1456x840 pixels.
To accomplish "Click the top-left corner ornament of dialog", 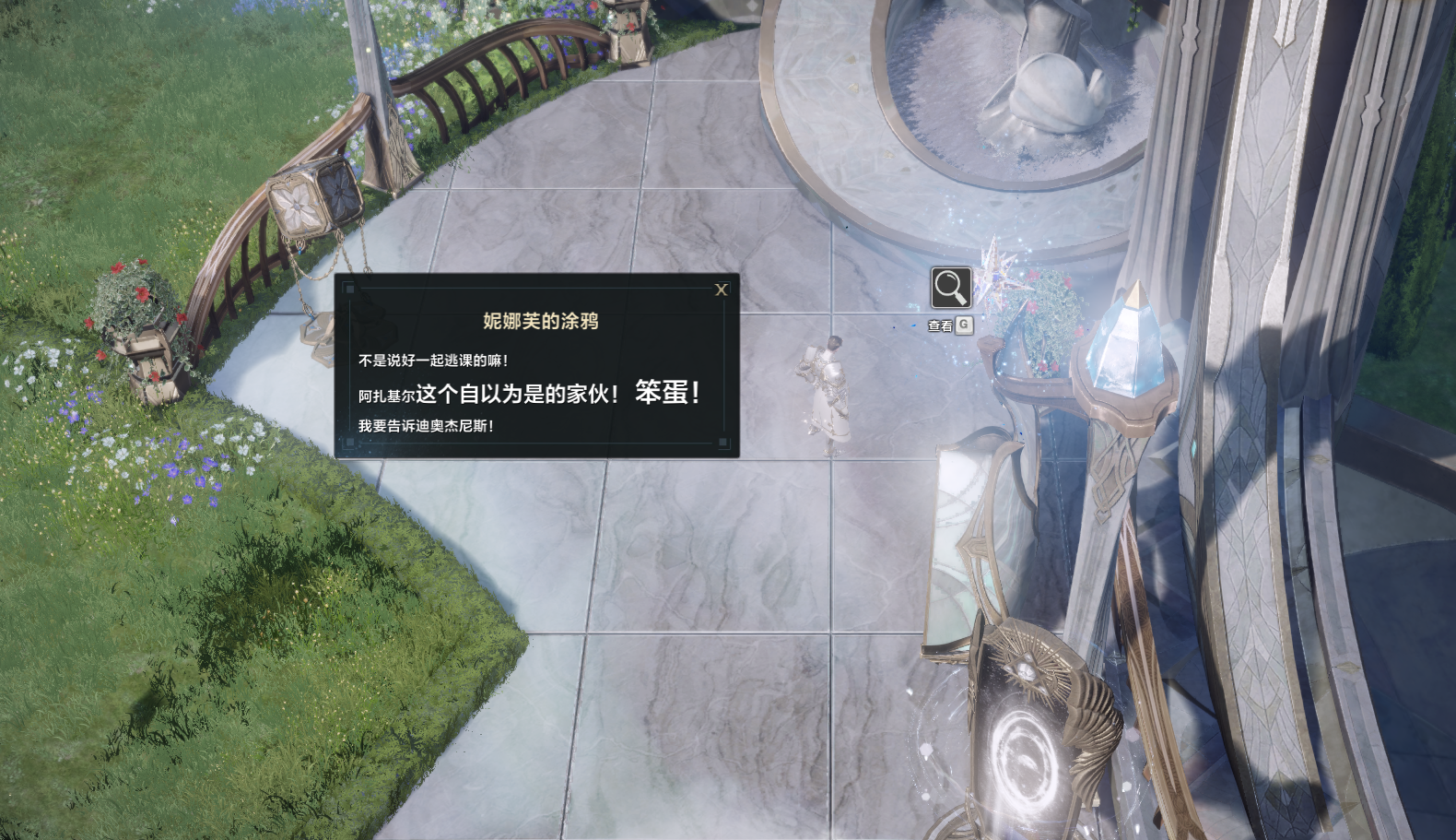I will [348, 290].
